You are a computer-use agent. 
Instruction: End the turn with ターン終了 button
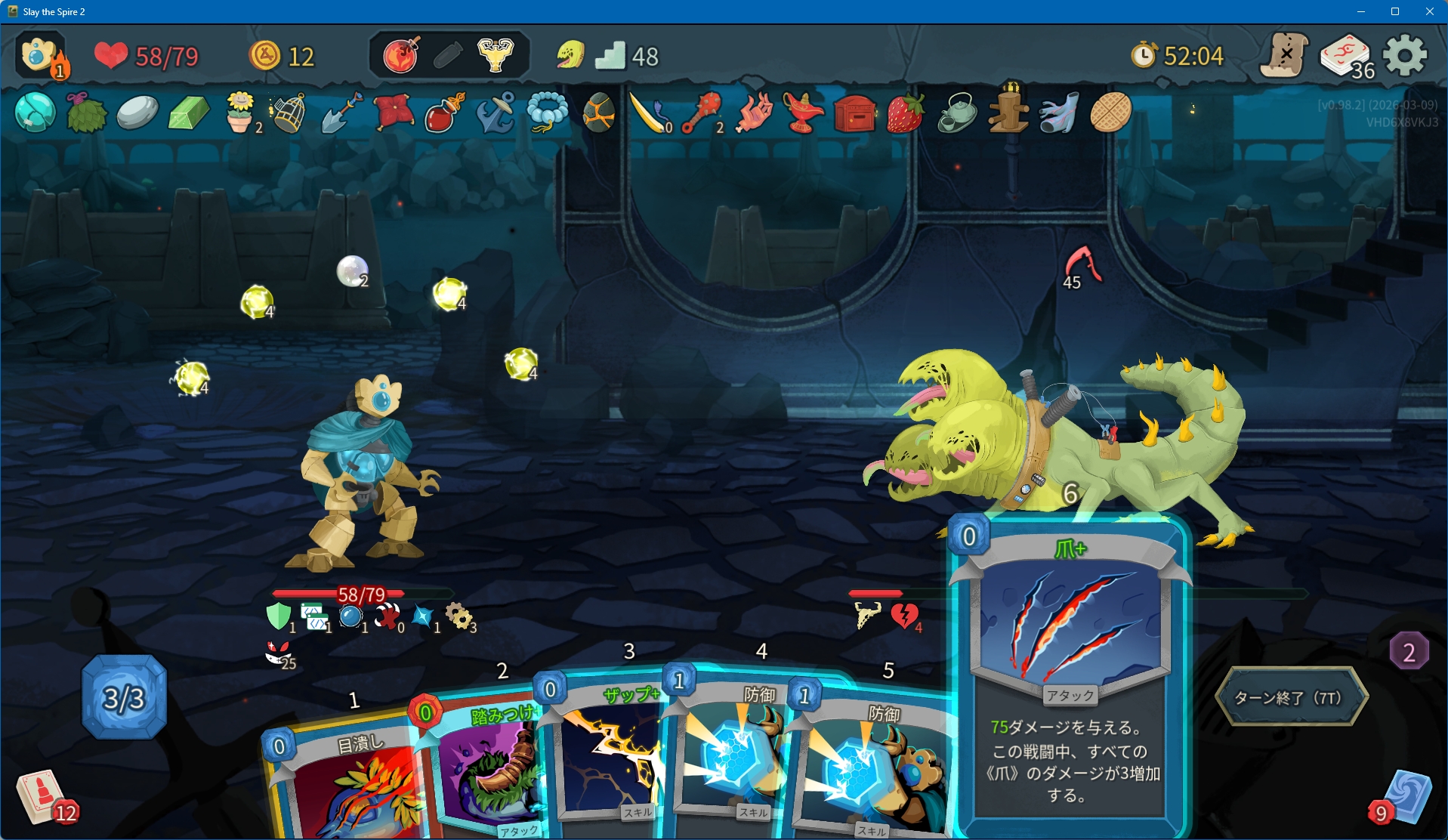[x=1290, y=697]
